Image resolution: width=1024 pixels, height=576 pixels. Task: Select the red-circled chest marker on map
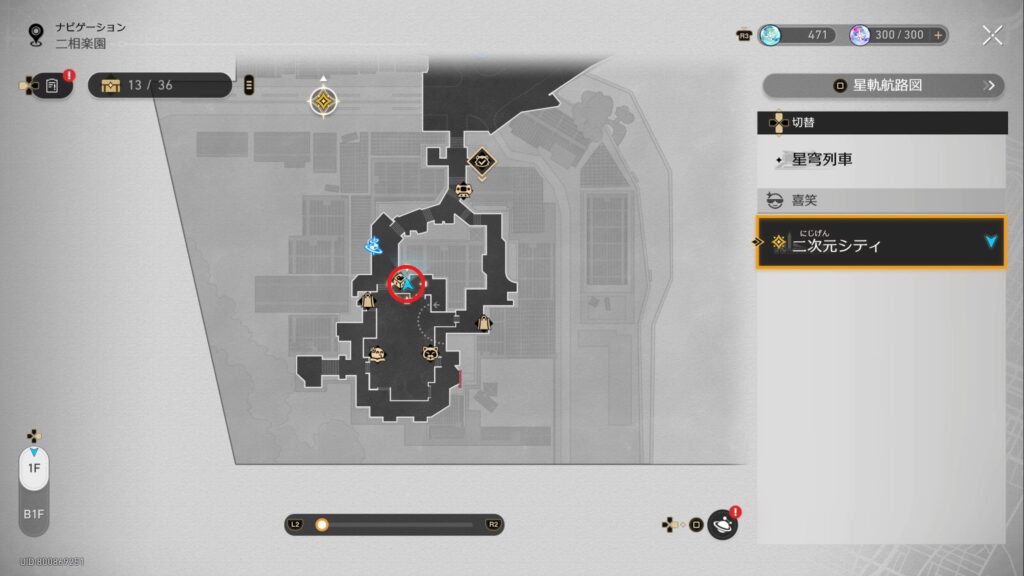[x=399, y=285]
